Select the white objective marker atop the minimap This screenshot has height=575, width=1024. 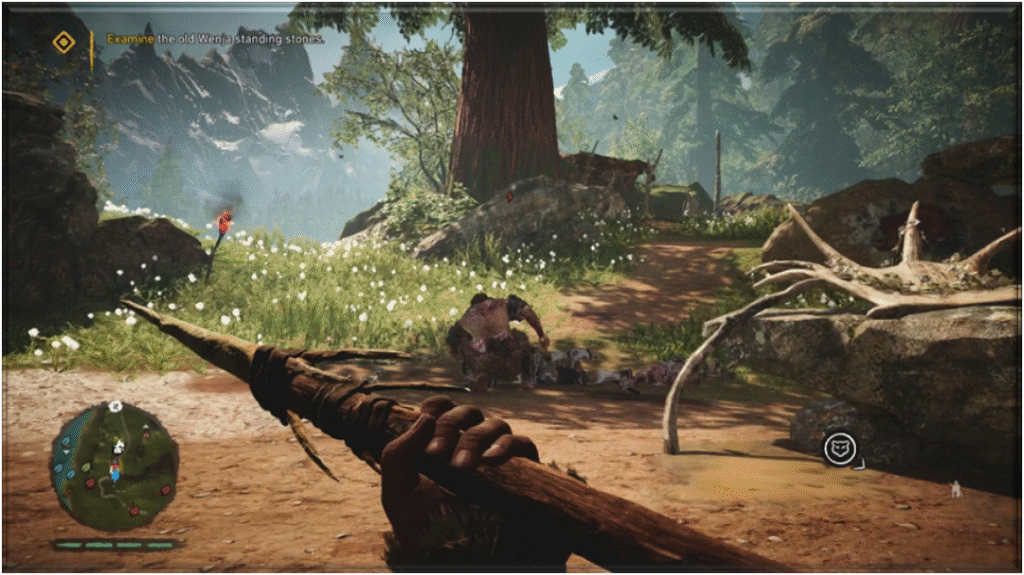click(115, 407)
